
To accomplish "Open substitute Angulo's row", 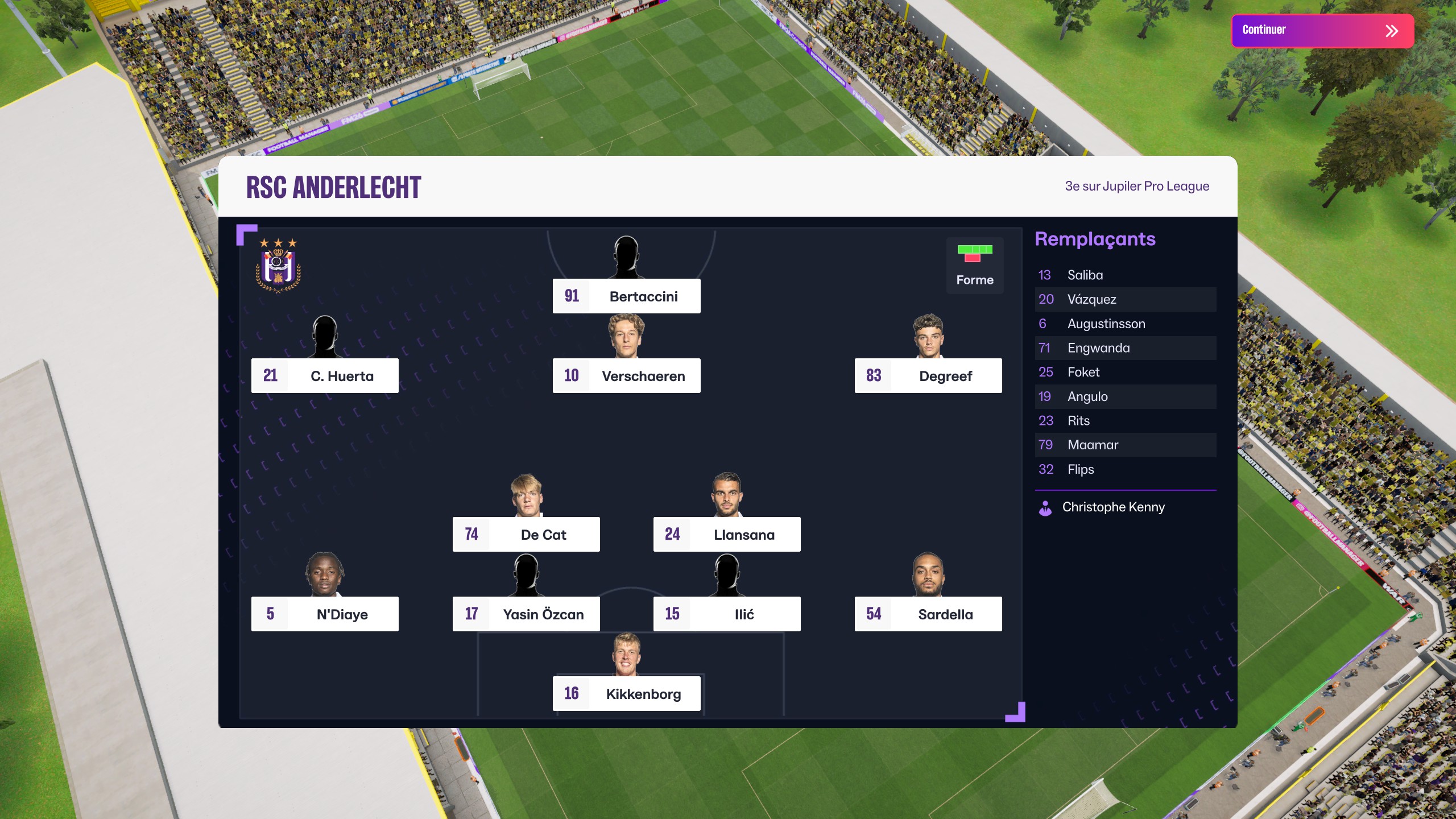I will [x=1125, y=396].
